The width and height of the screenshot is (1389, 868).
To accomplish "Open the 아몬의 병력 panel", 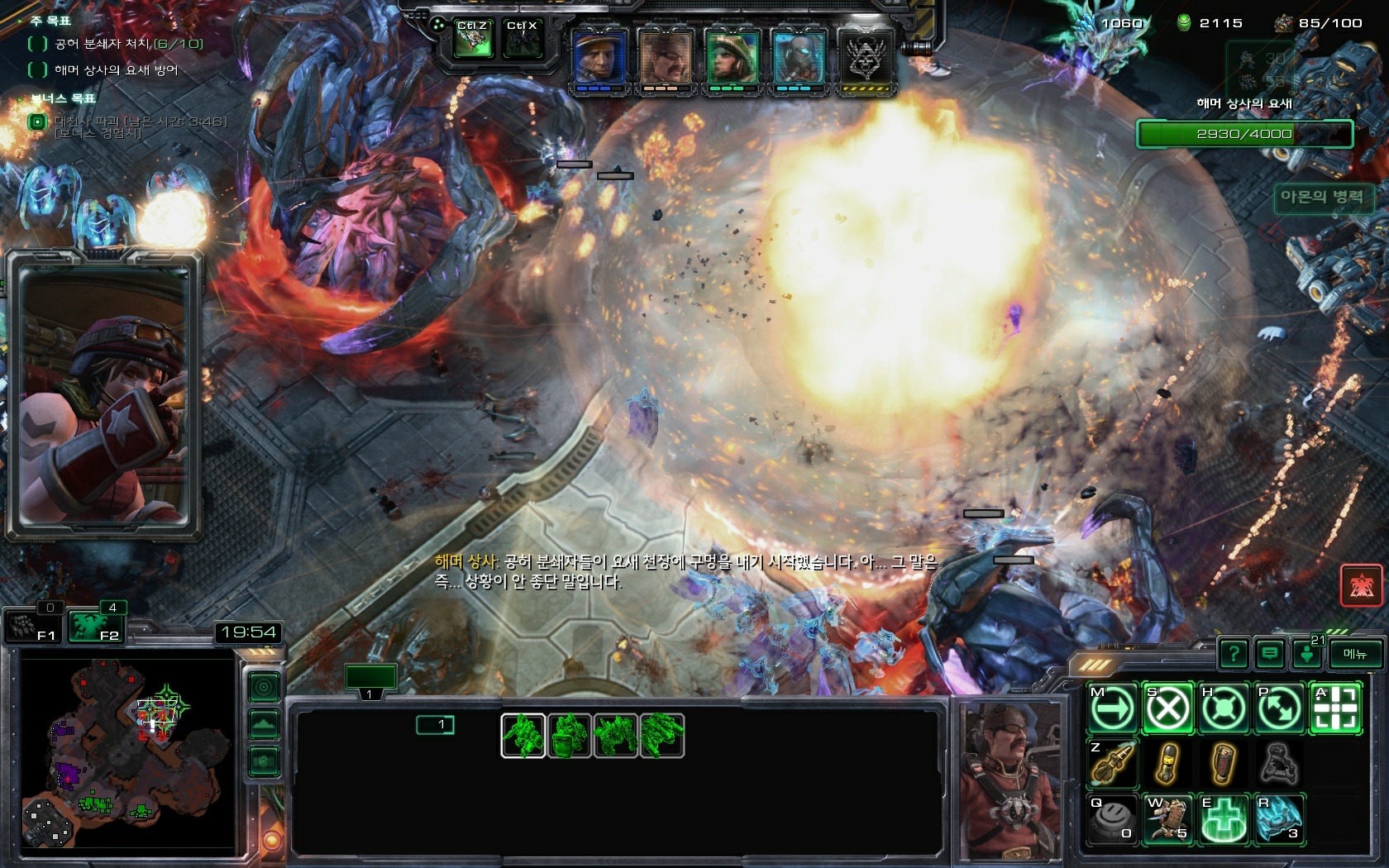I will coord(1321,198).
